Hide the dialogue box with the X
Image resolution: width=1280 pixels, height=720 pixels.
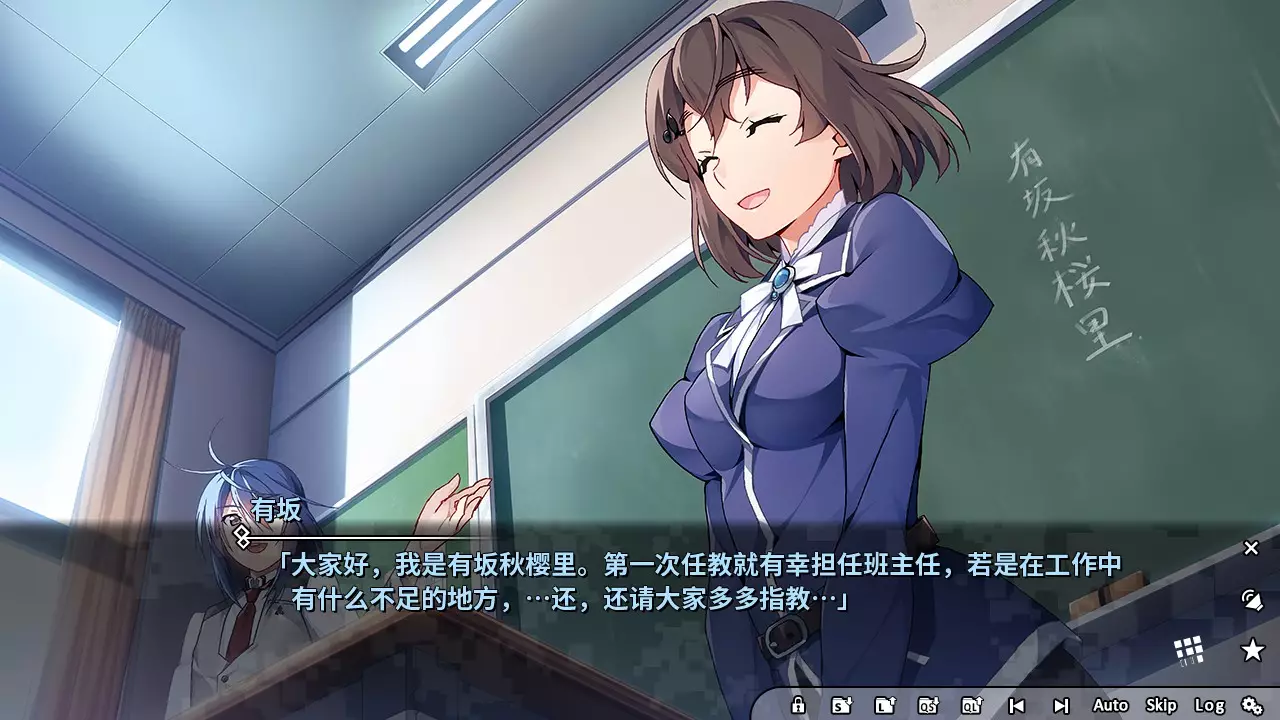tap(1251, 548)
